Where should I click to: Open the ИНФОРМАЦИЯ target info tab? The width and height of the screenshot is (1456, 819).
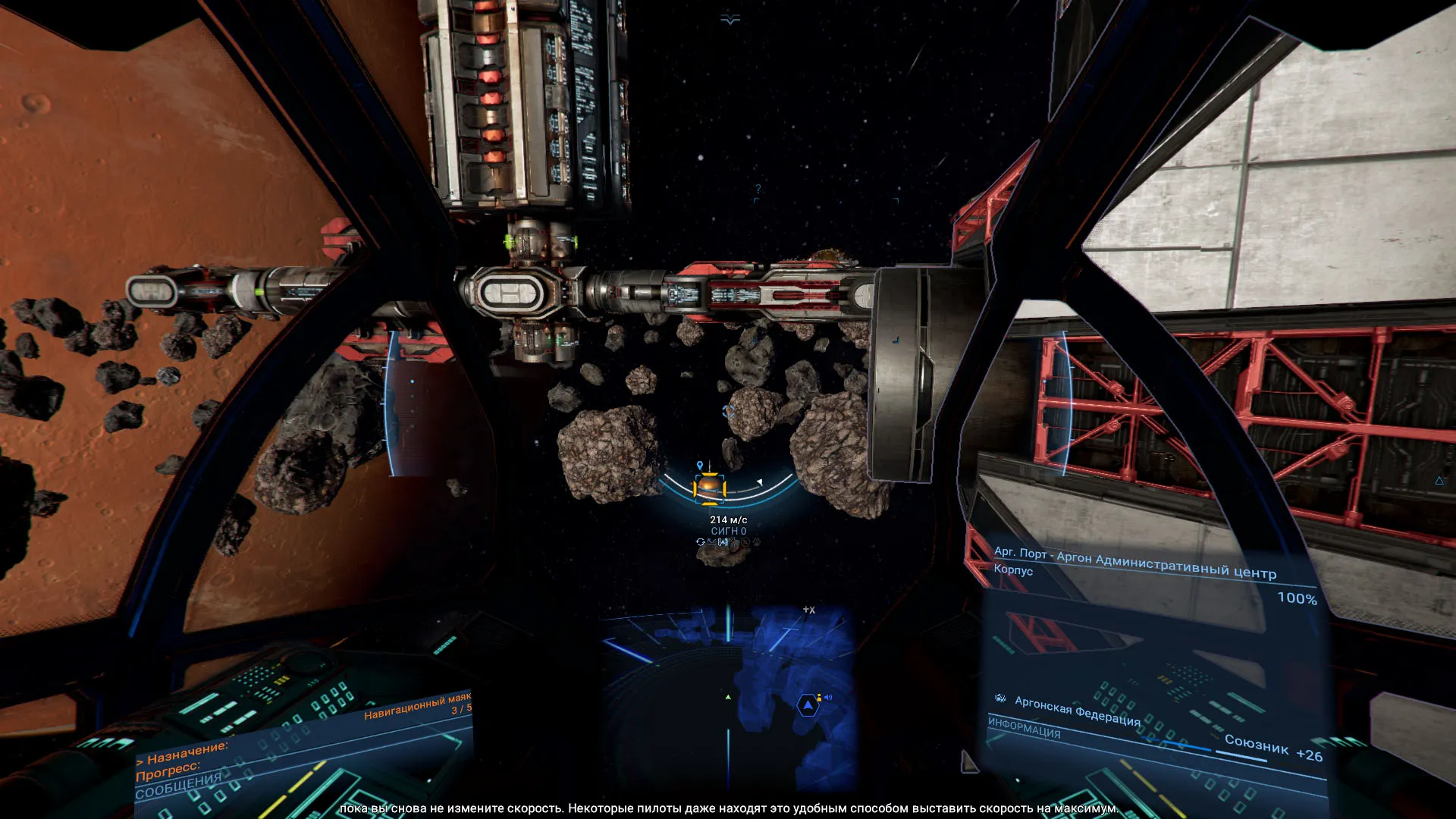[1024, 729]
